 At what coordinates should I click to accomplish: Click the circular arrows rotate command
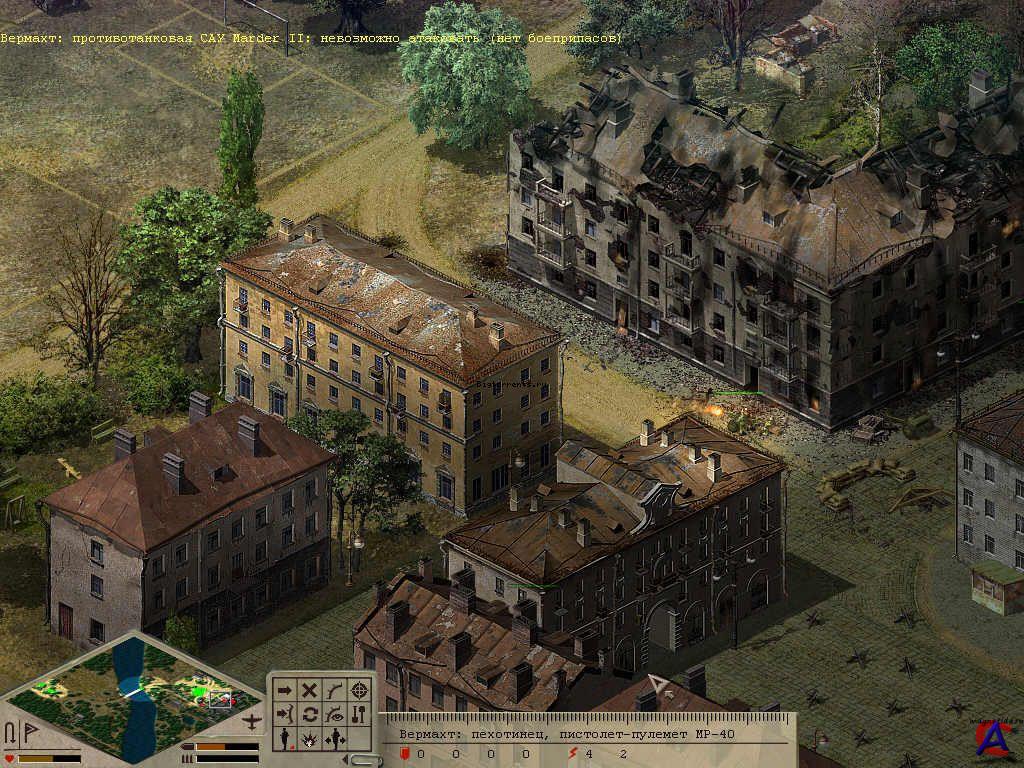pos(310,714)
